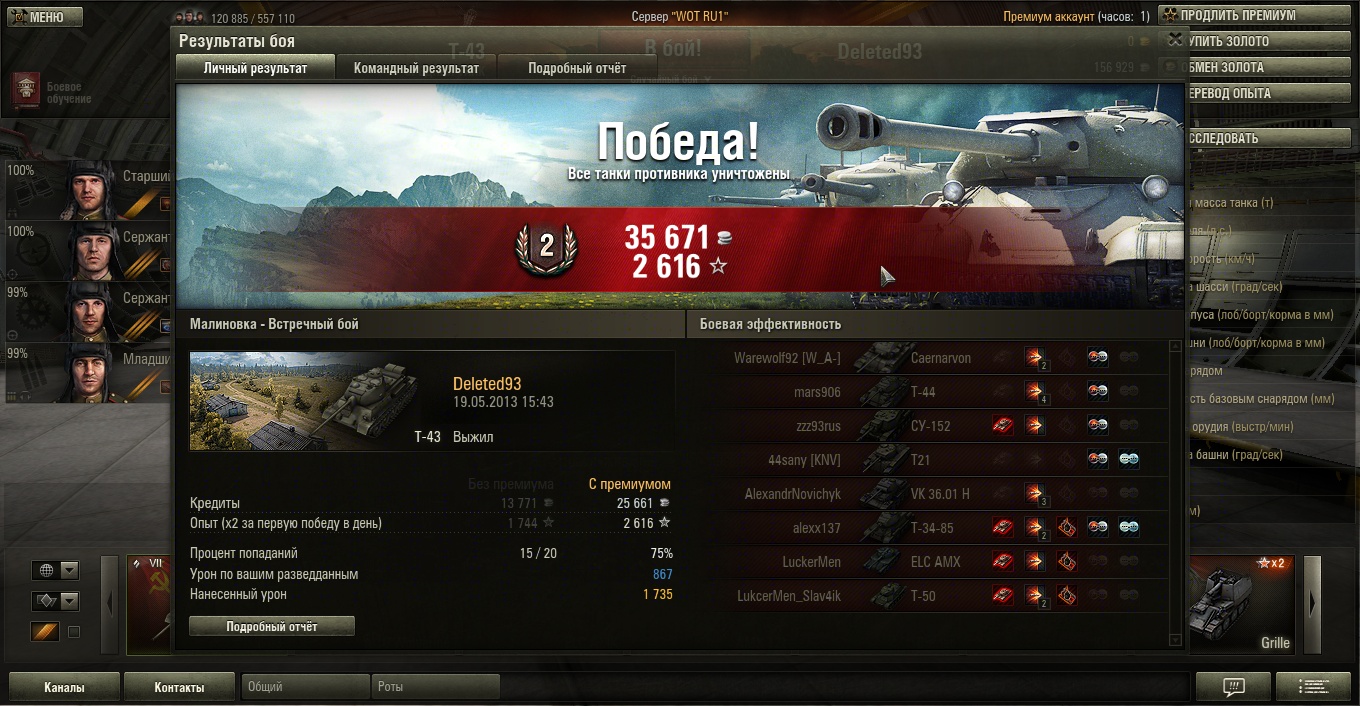Switch to the Личный результат tab
Image resolution: width=1360 pixels, height=706 pixels.
[x=255, y=68]
